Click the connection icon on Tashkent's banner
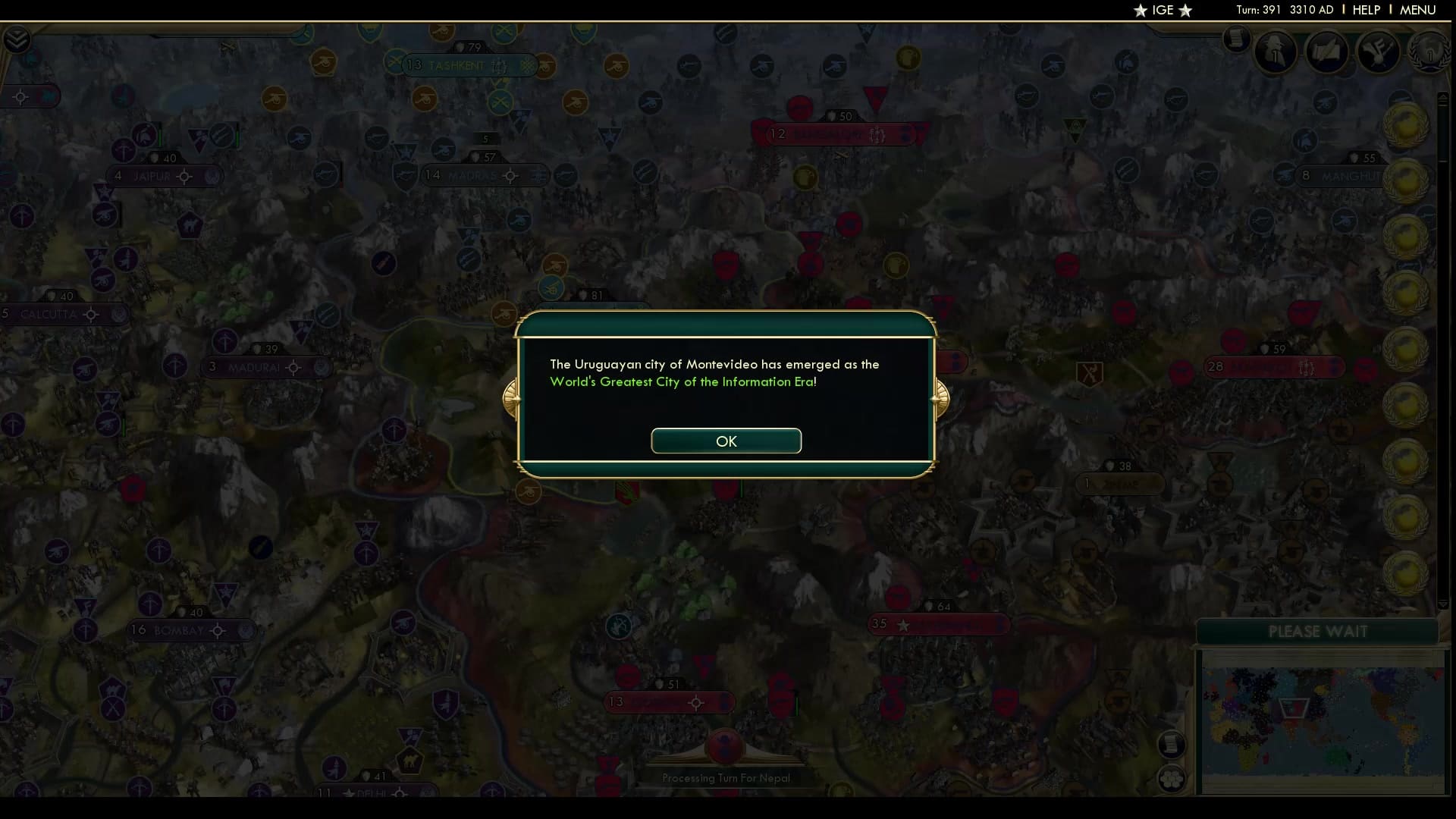 tap(498, 66)
